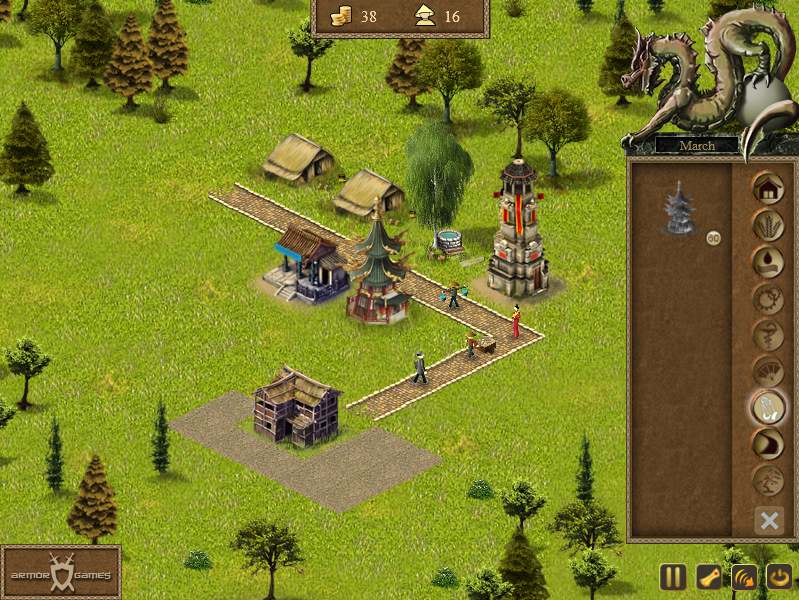Open the housing category with house icon

coord(768,188)
